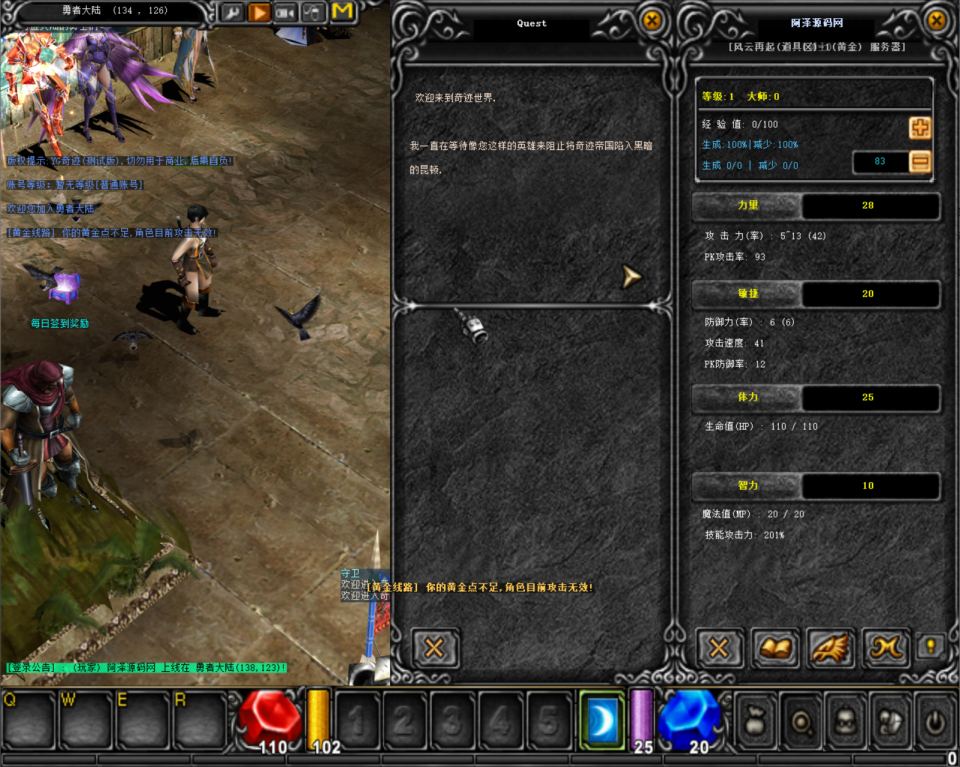Click the mouse icon button

coord(314,13)
